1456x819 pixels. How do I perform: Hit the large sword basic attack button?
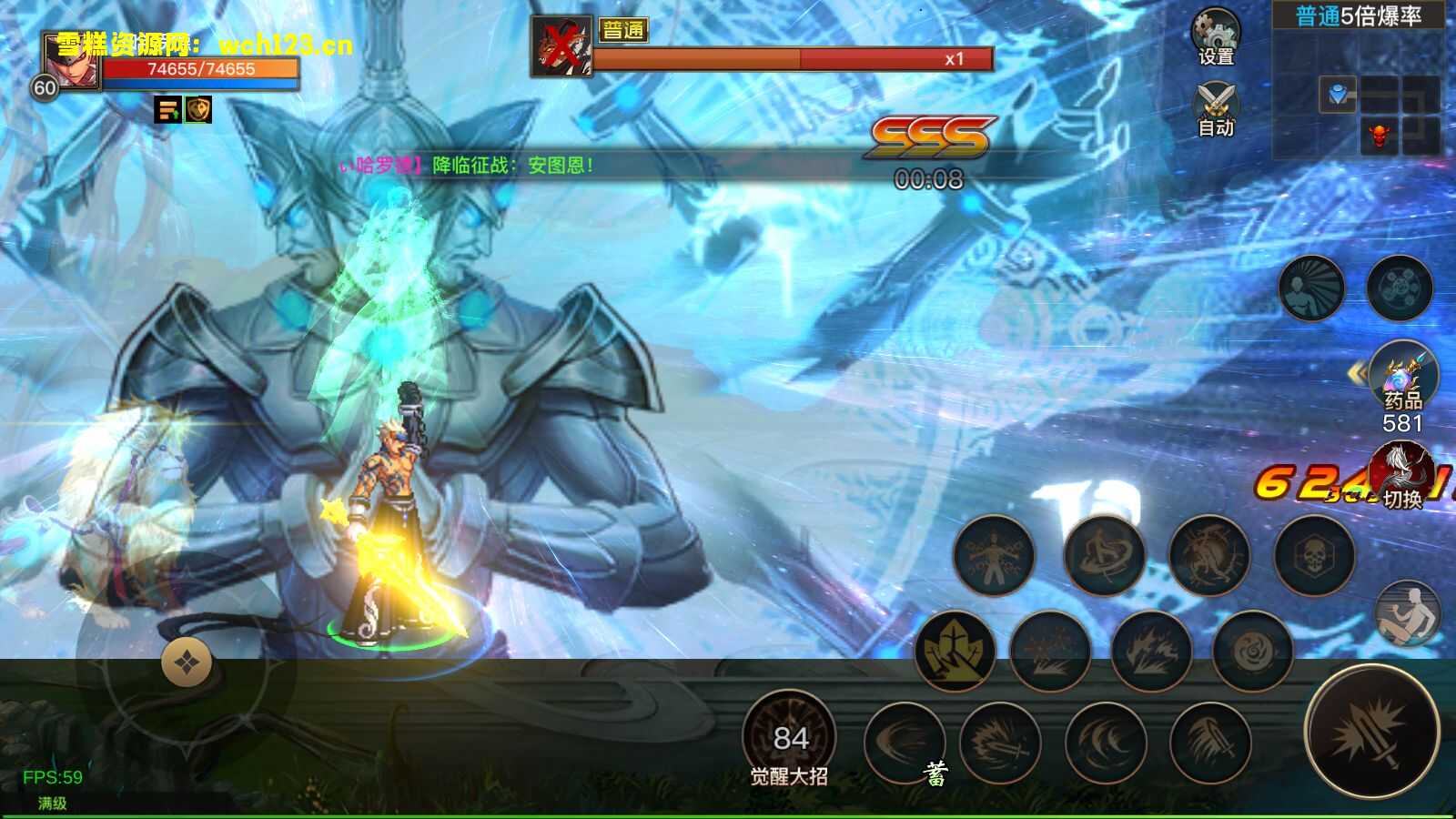[1371, 733]
